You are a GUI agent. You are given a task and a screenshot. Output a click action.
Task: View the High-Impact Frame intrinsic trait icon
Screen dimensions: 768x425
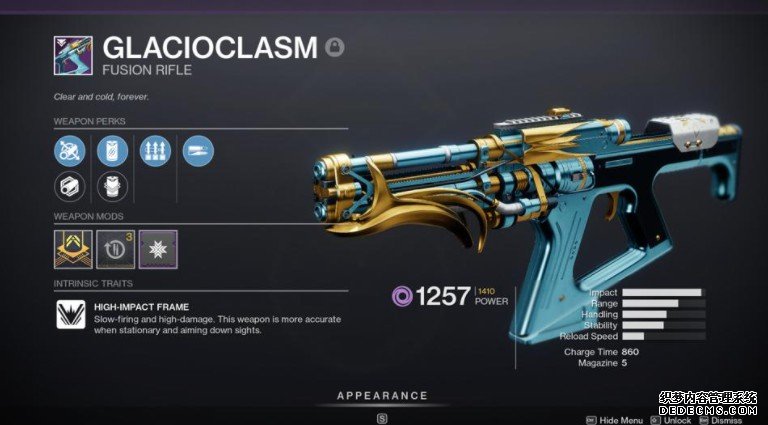[72, 318]
